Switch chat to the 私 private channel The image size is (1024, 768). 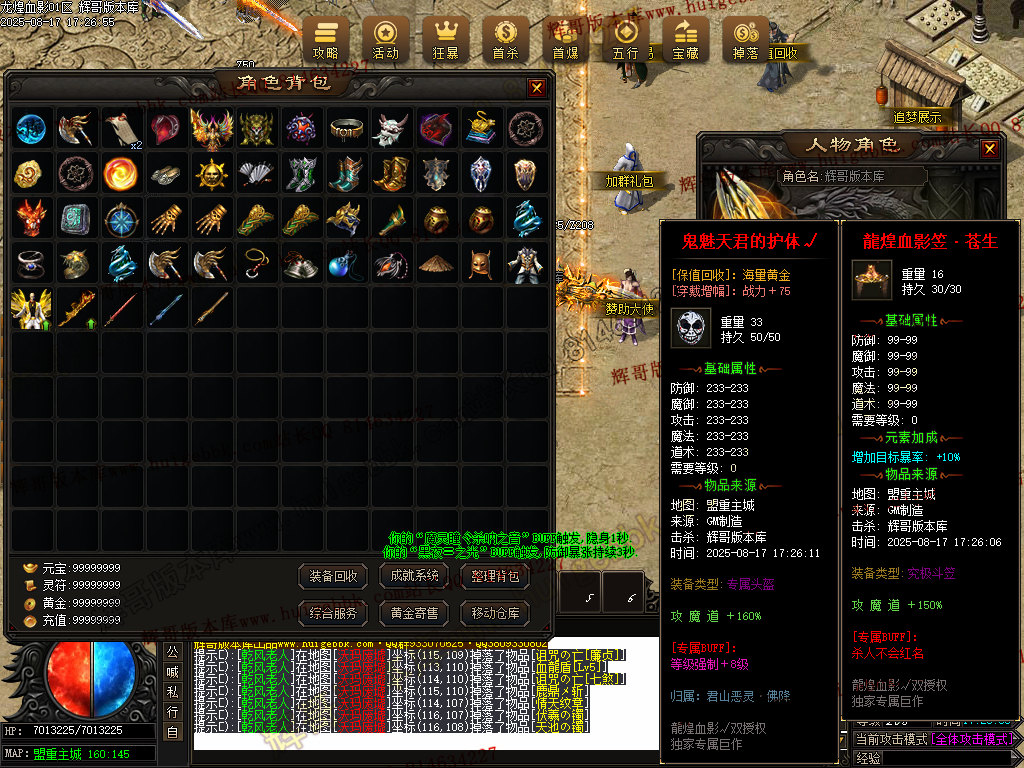172,692
